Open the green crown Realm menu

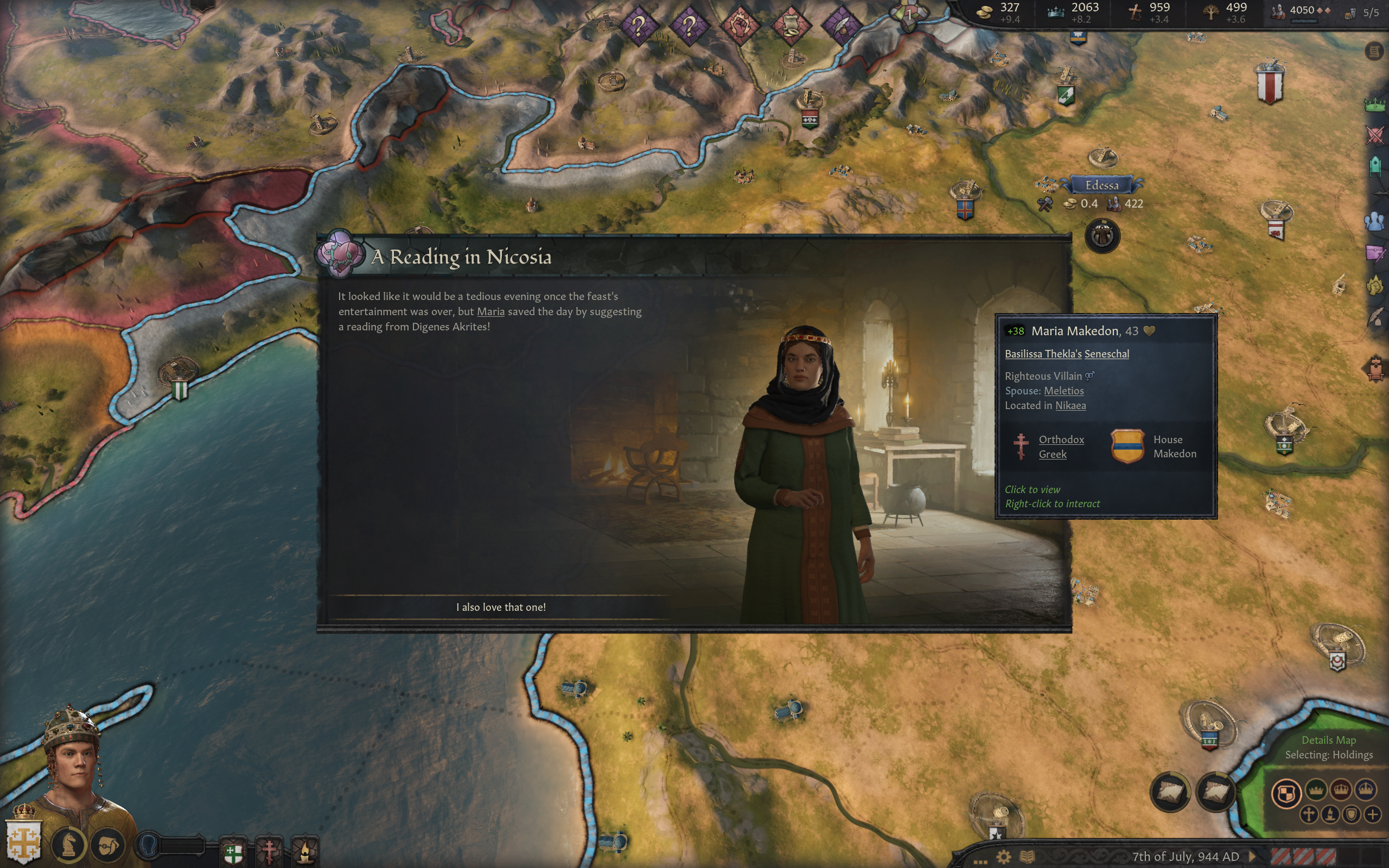1375,105
